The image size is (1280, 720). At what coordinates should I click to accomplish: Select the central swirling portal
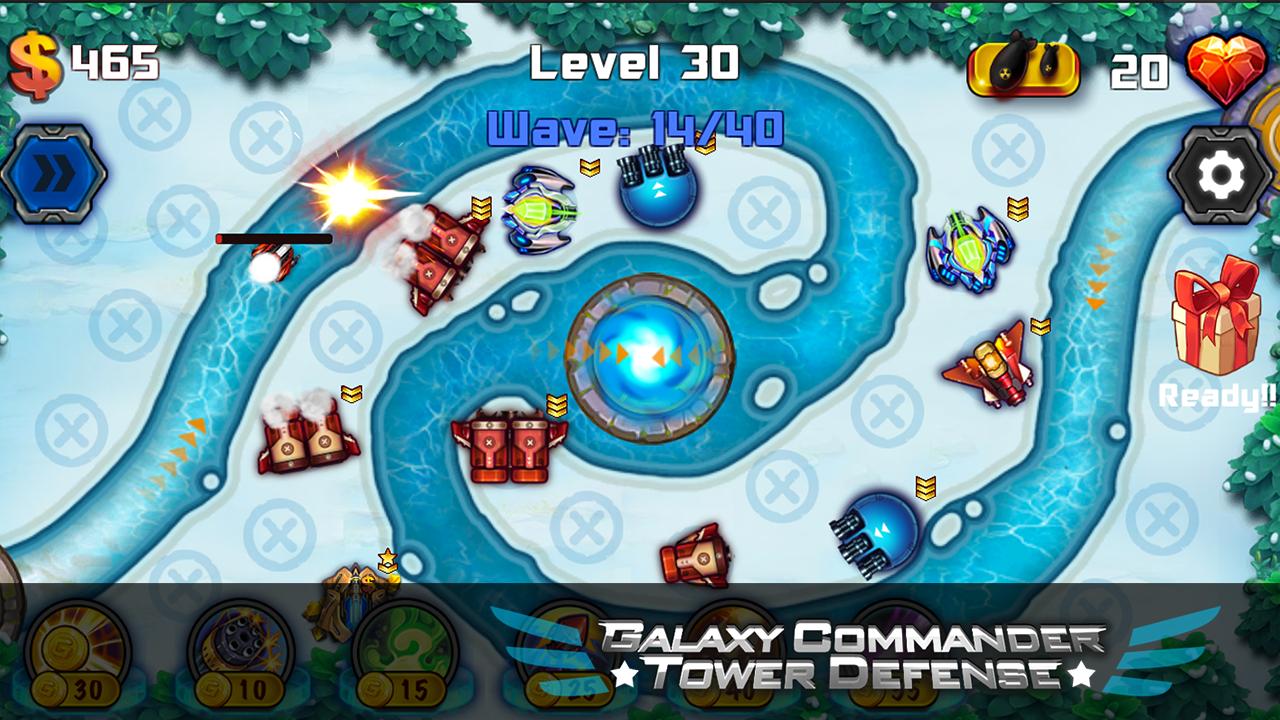[645, 355]
